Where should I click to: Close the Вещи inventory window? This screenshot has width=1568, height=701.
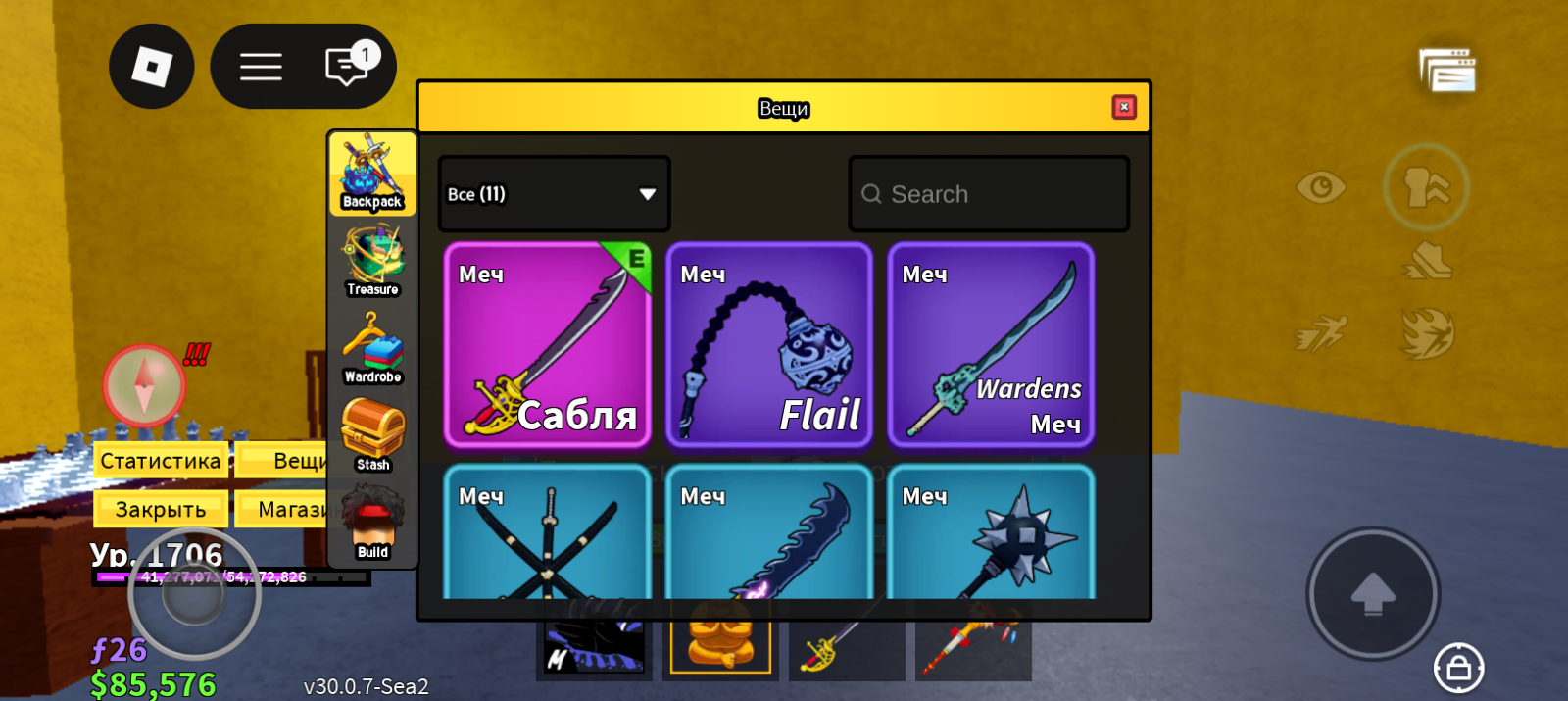click(1124, 107)
